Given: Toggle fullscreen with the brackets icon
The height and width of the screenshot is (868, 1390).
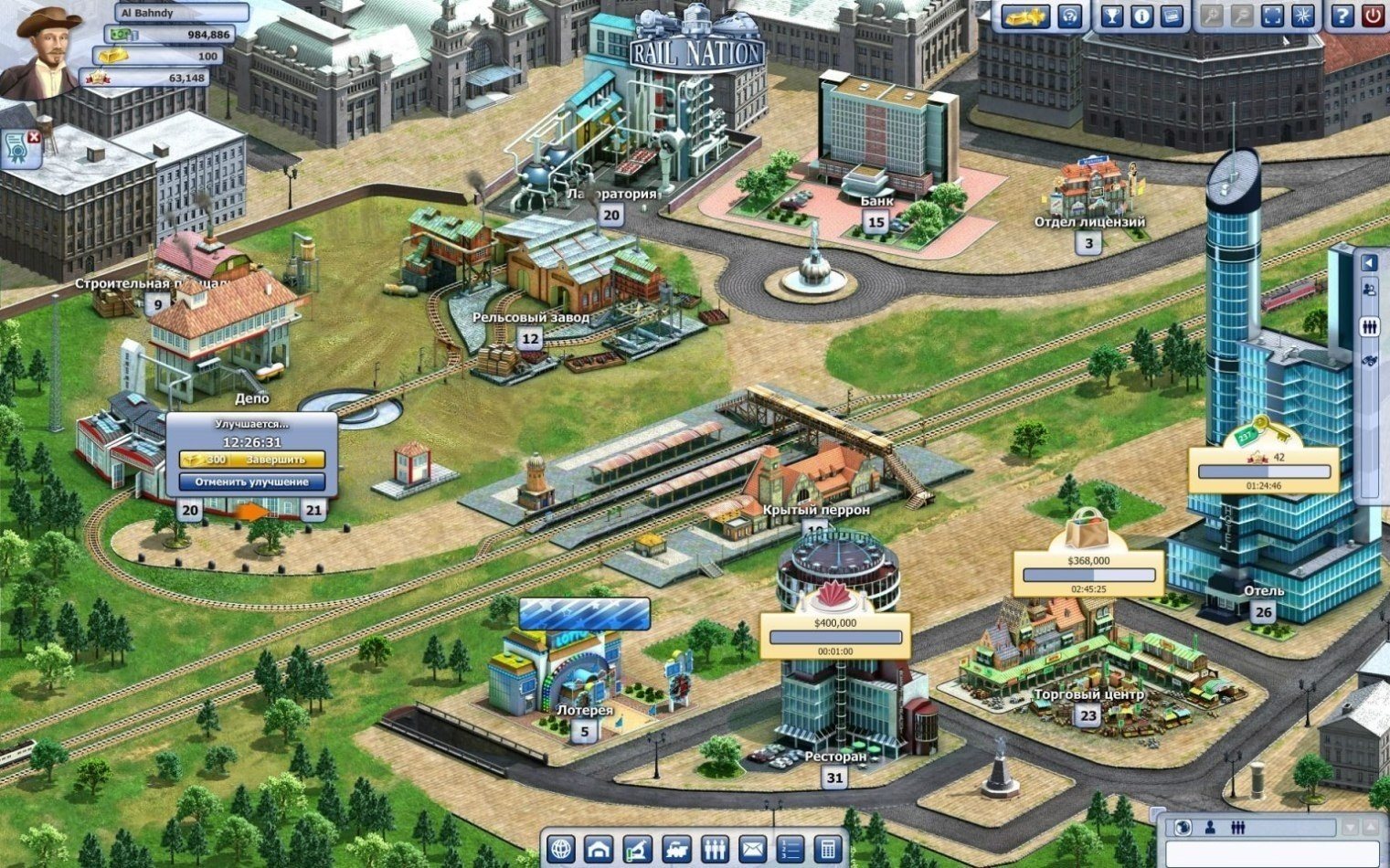Looking at the screenshot, I should [1270, 16].
